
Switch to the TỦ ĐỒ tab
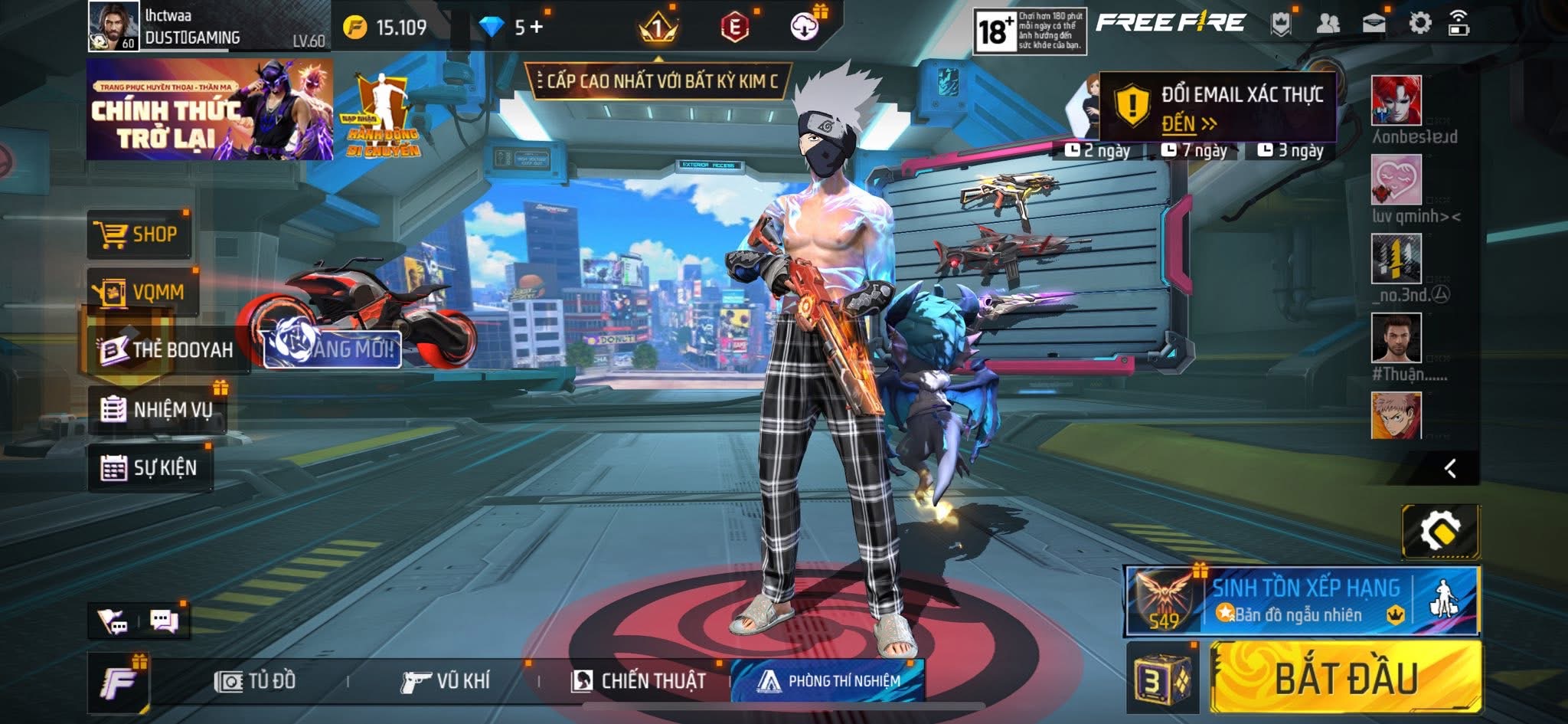pyautogui.click(x=256, y=681)
